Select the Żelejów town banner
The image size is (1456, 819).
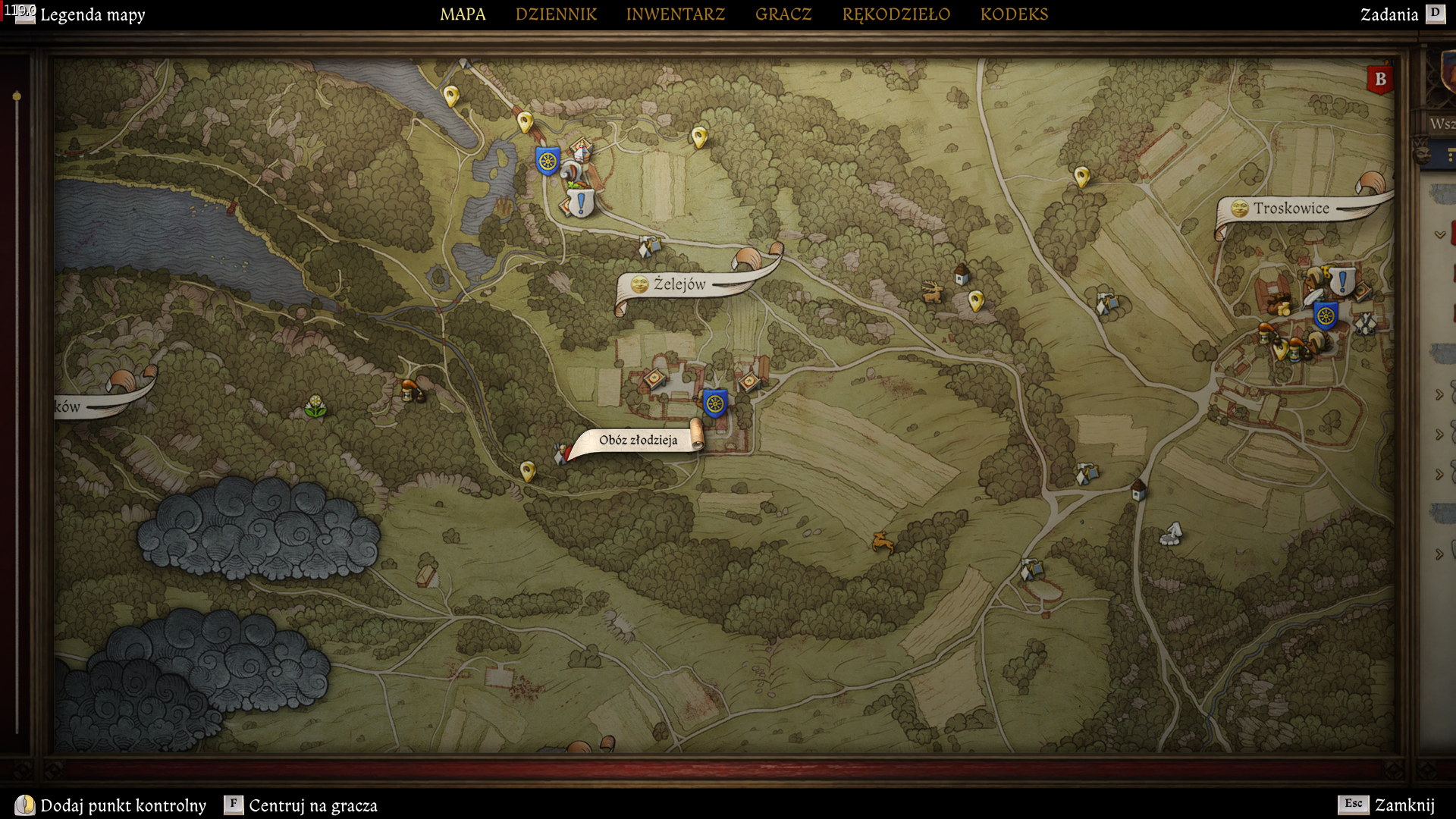(x=679, y=284)
